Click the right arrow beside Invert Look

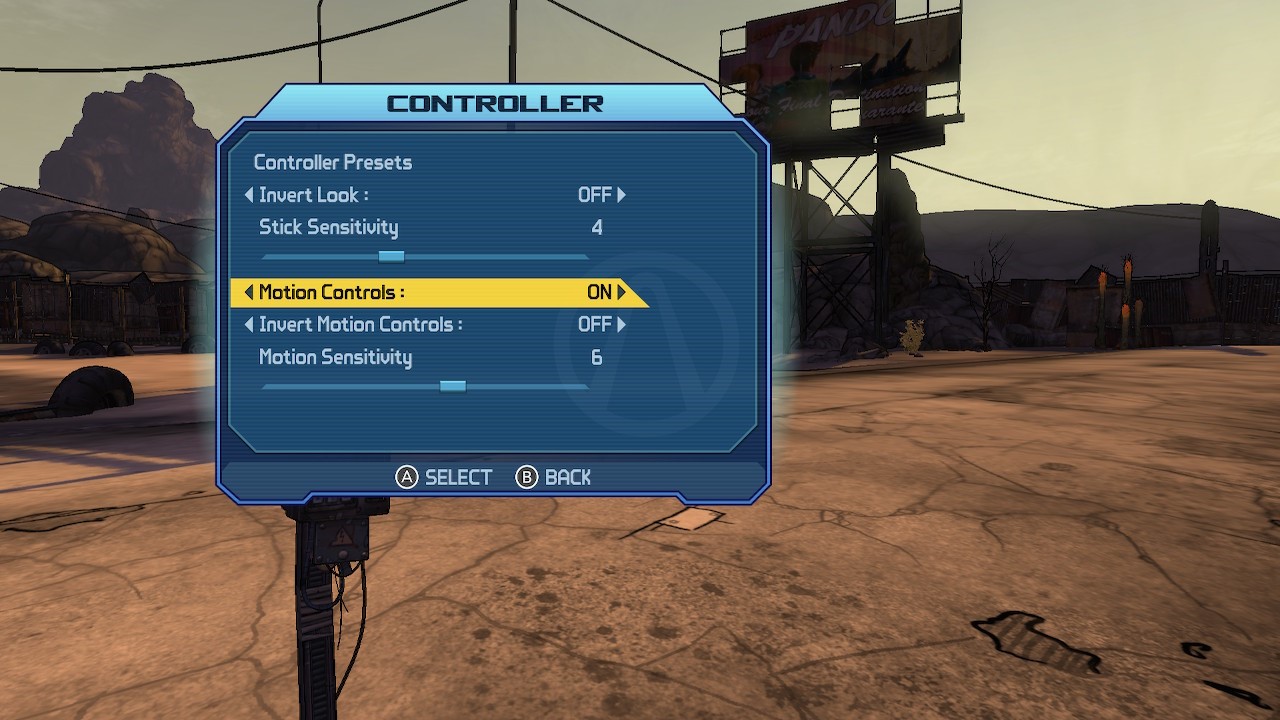pyautogui.click(x=622, y=195)
